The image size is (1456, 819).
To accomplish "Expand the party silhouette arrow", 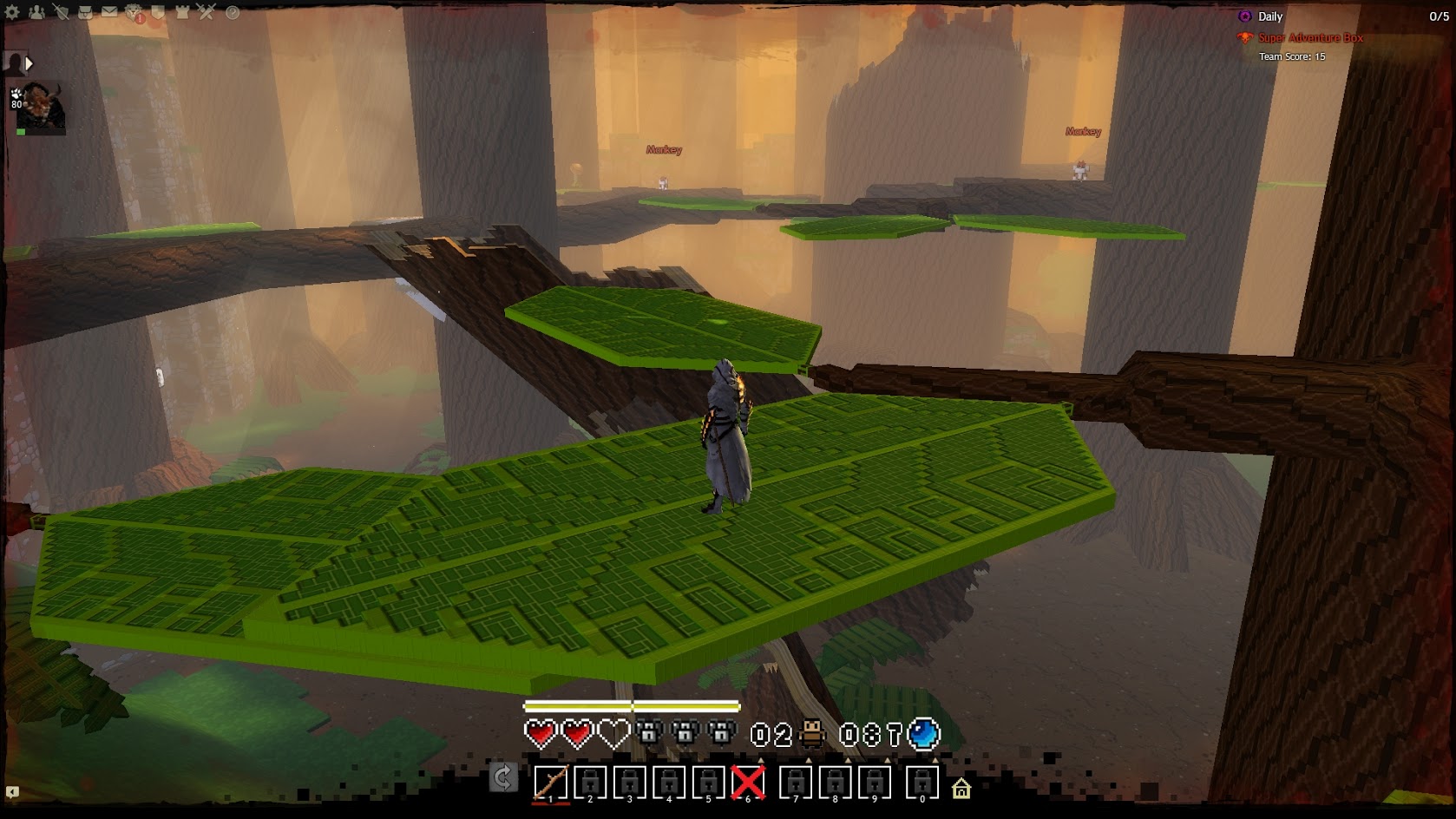I will 29,63.
